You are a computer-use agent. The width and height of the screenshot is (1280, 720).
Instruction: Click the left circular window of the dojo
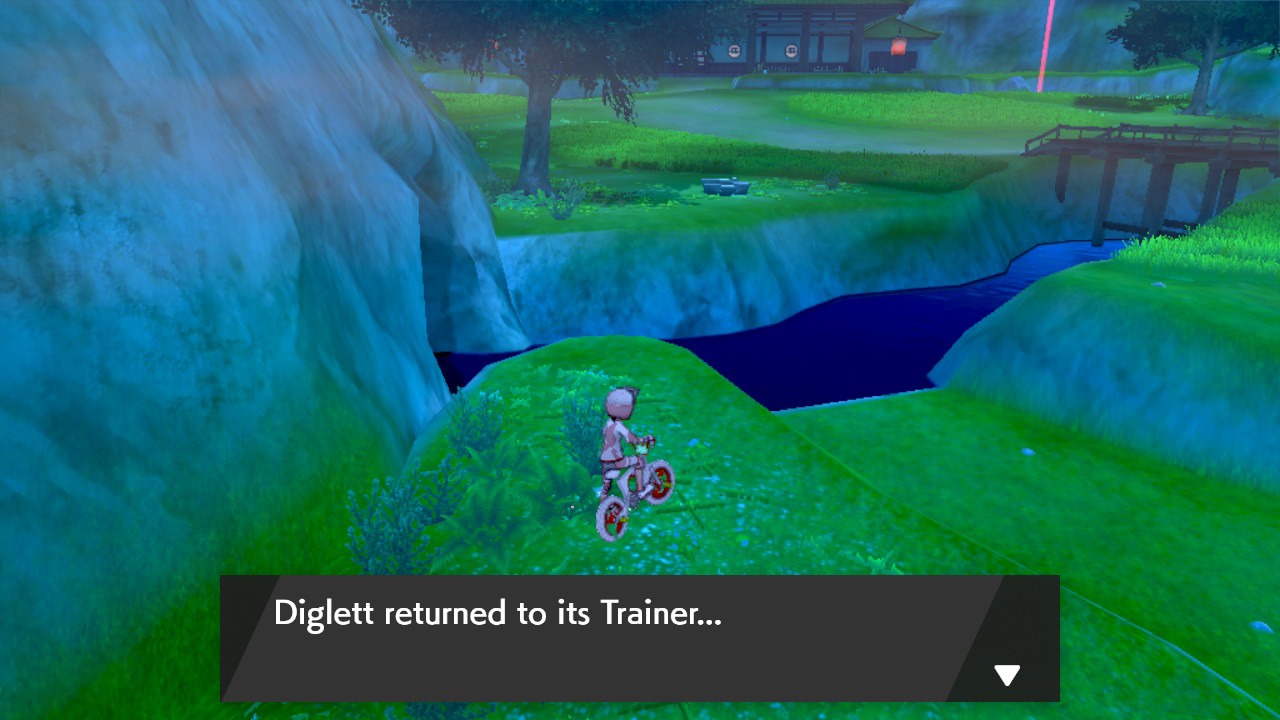tap(734, 51)
